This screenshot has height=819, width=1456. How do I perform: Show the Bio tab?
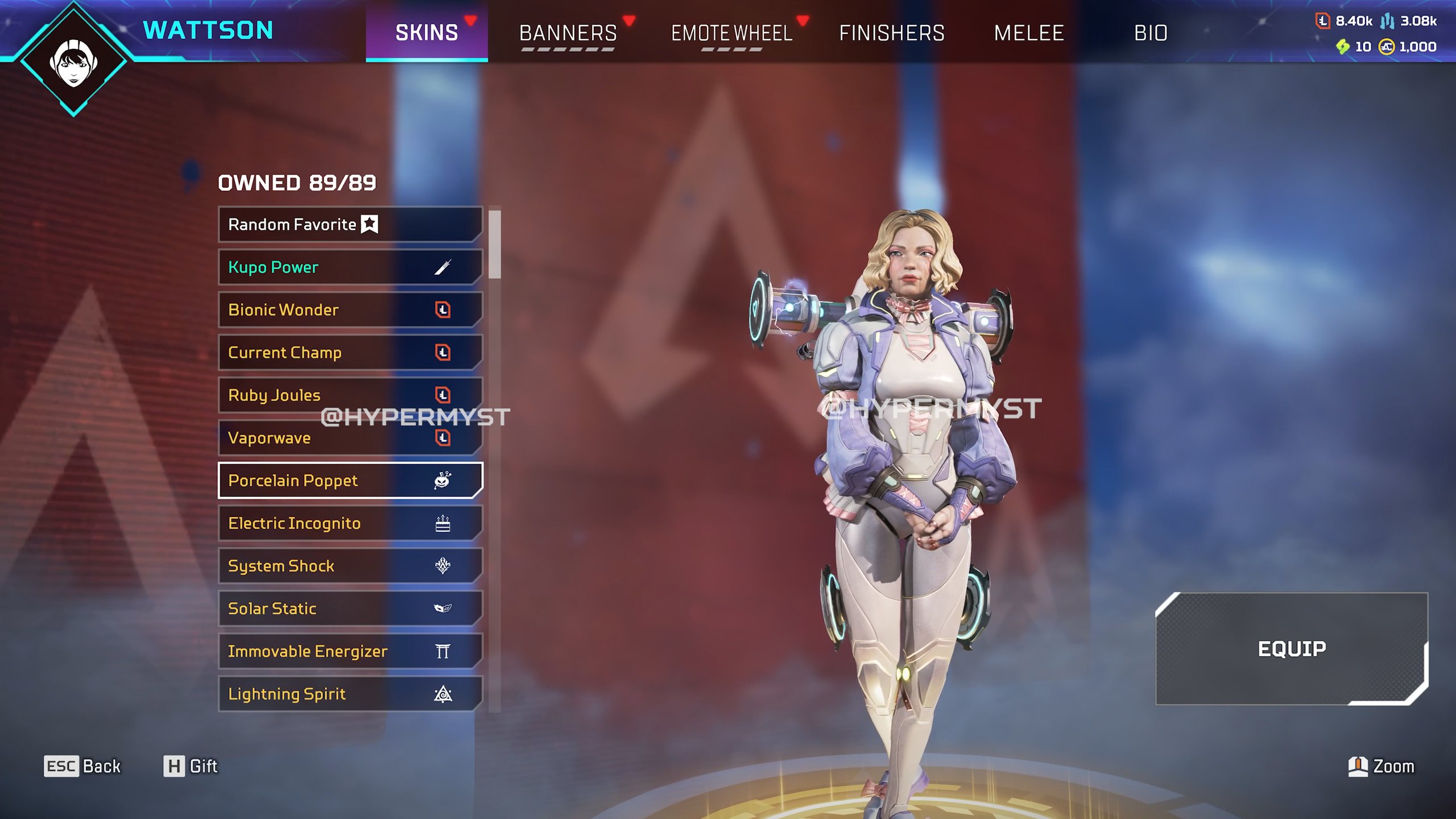point(1151,33)
